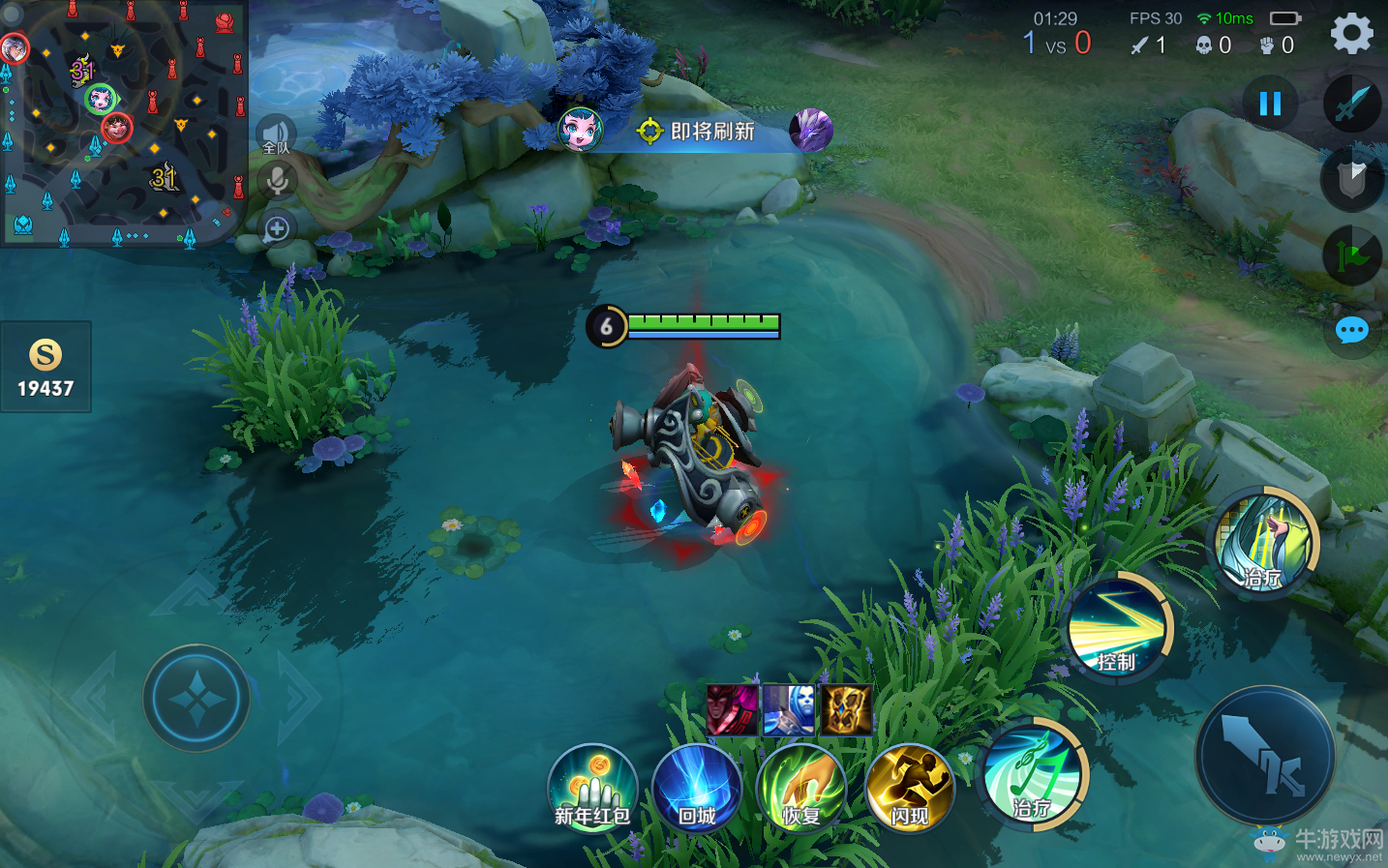This screenshot has width=1388, height=868.
Task: Send the shield defend signal
Action: [x=1352, y=178]
